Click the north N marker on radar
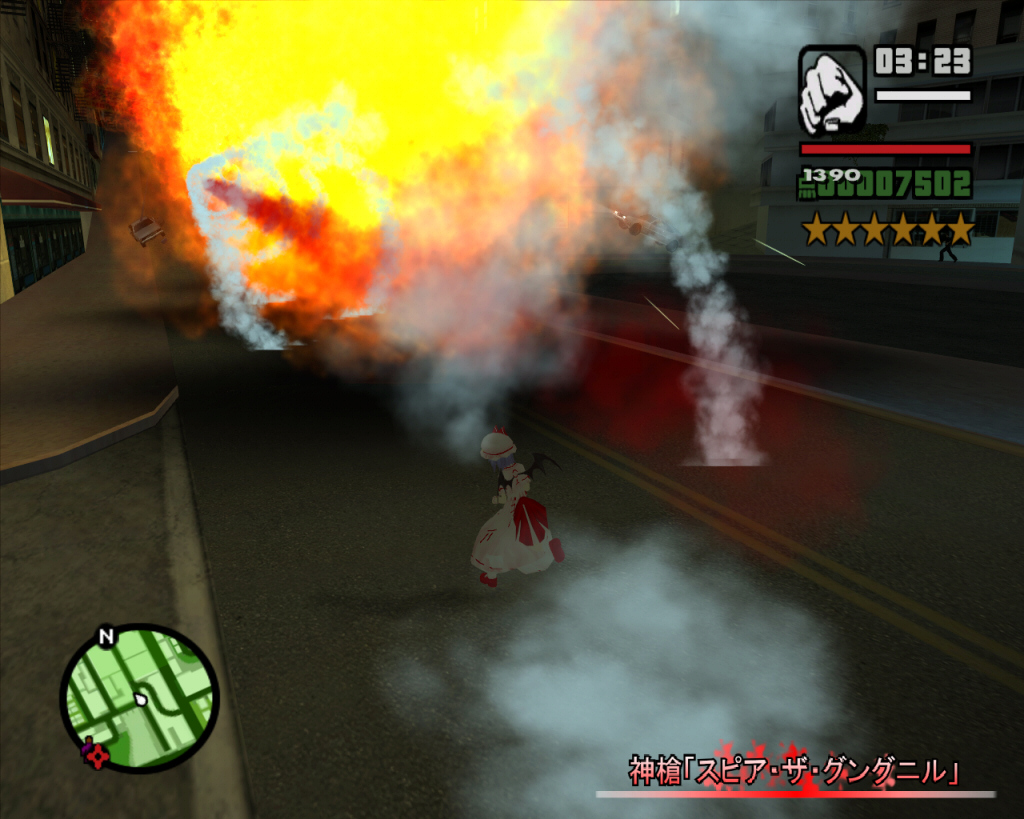Screen dimensions: 1024x819 (106, 636)
